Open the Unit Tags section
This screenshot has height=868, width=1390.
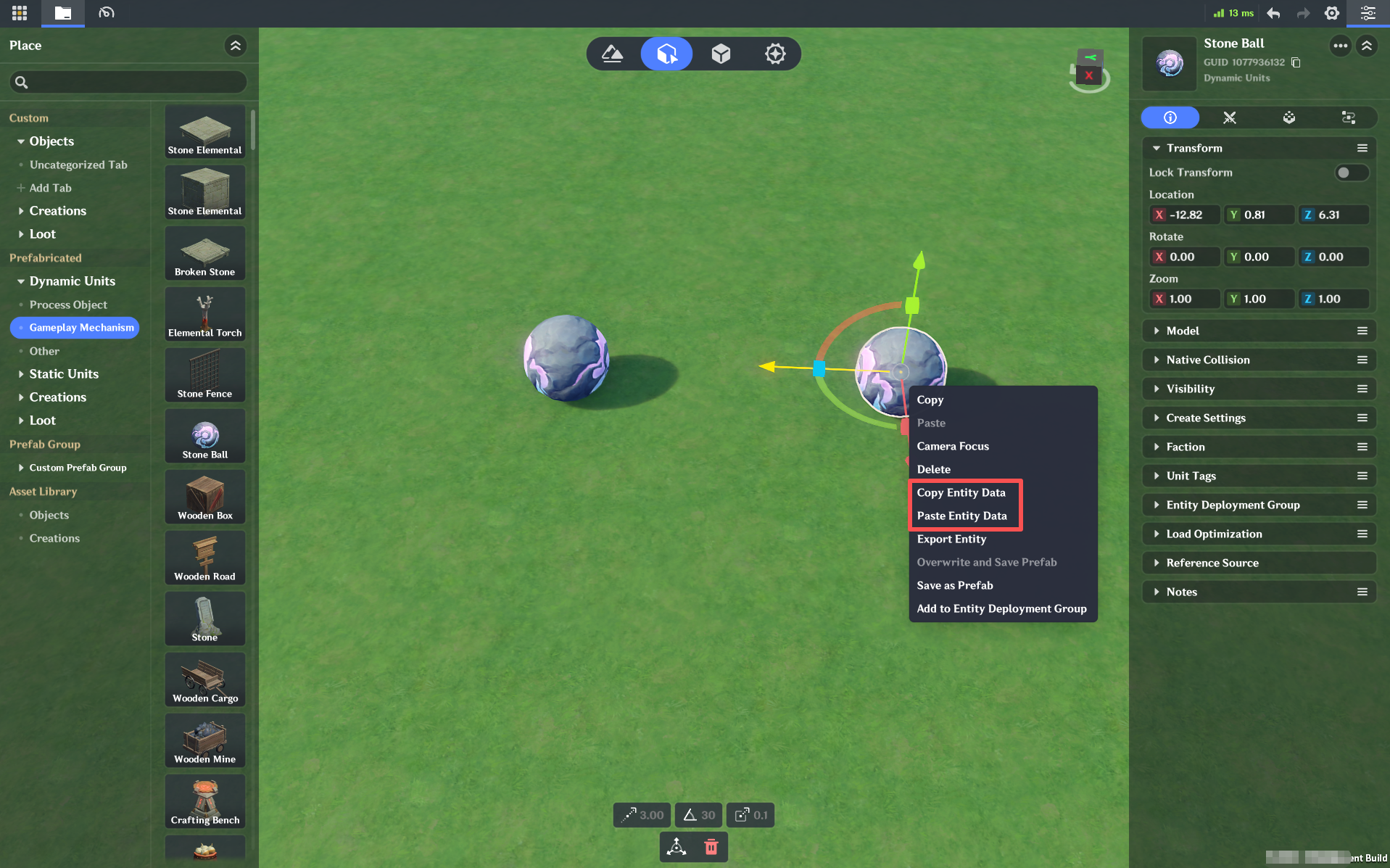point(1191,476)
